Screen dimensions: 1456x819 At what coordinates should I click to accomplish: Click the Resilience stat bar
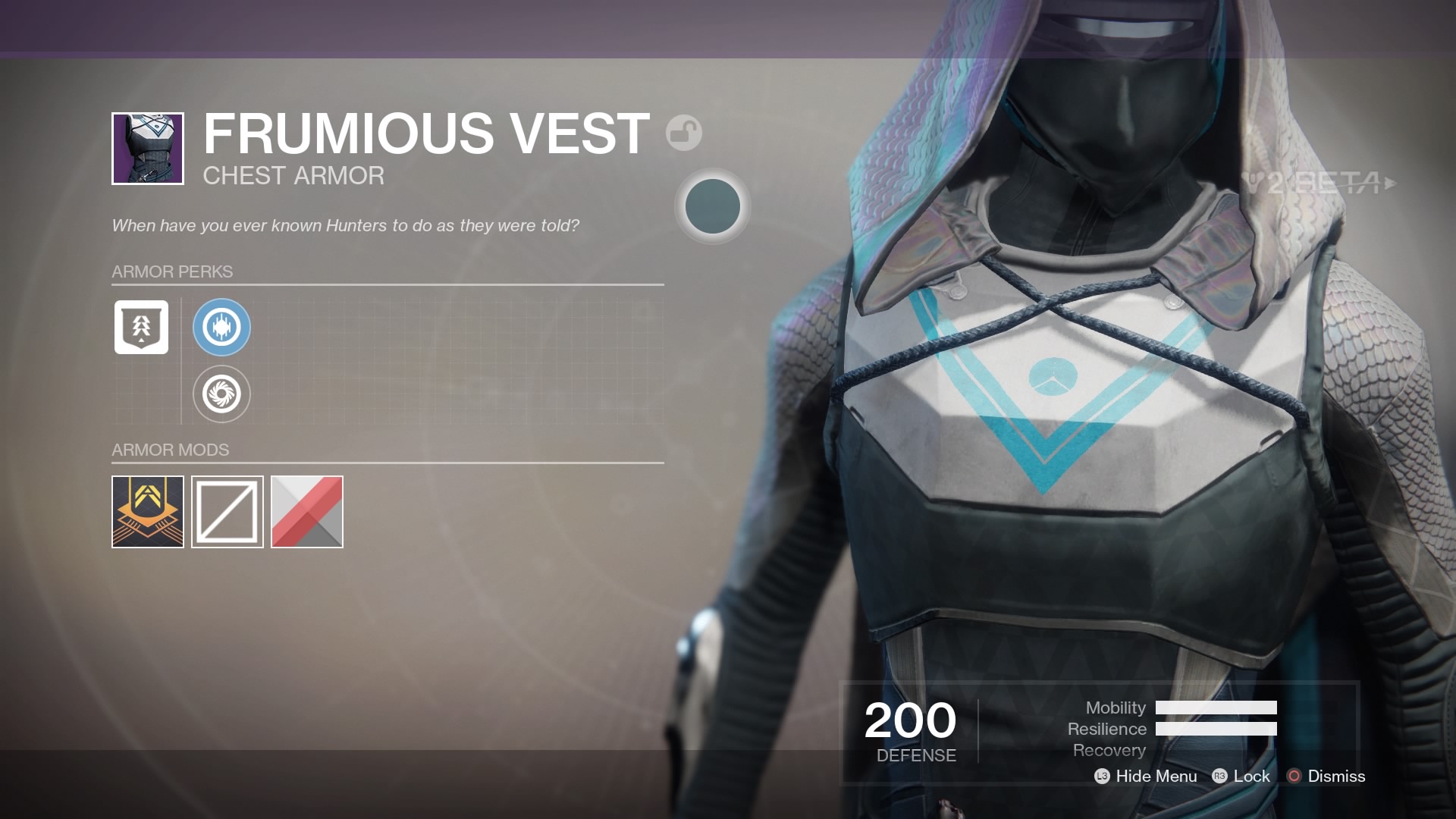1216,730
